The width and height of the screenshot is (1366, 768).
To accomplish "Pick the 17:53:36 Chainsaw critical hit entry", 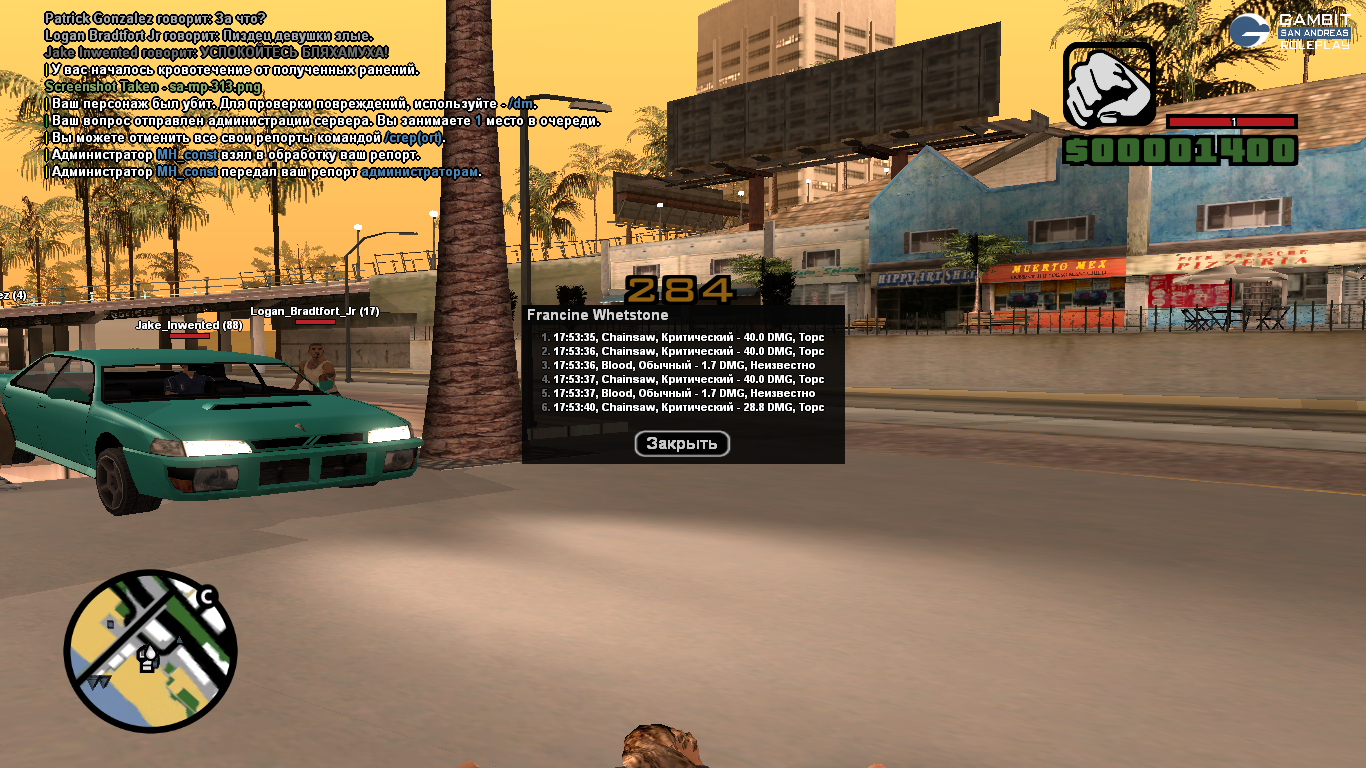I will [683, 351].
